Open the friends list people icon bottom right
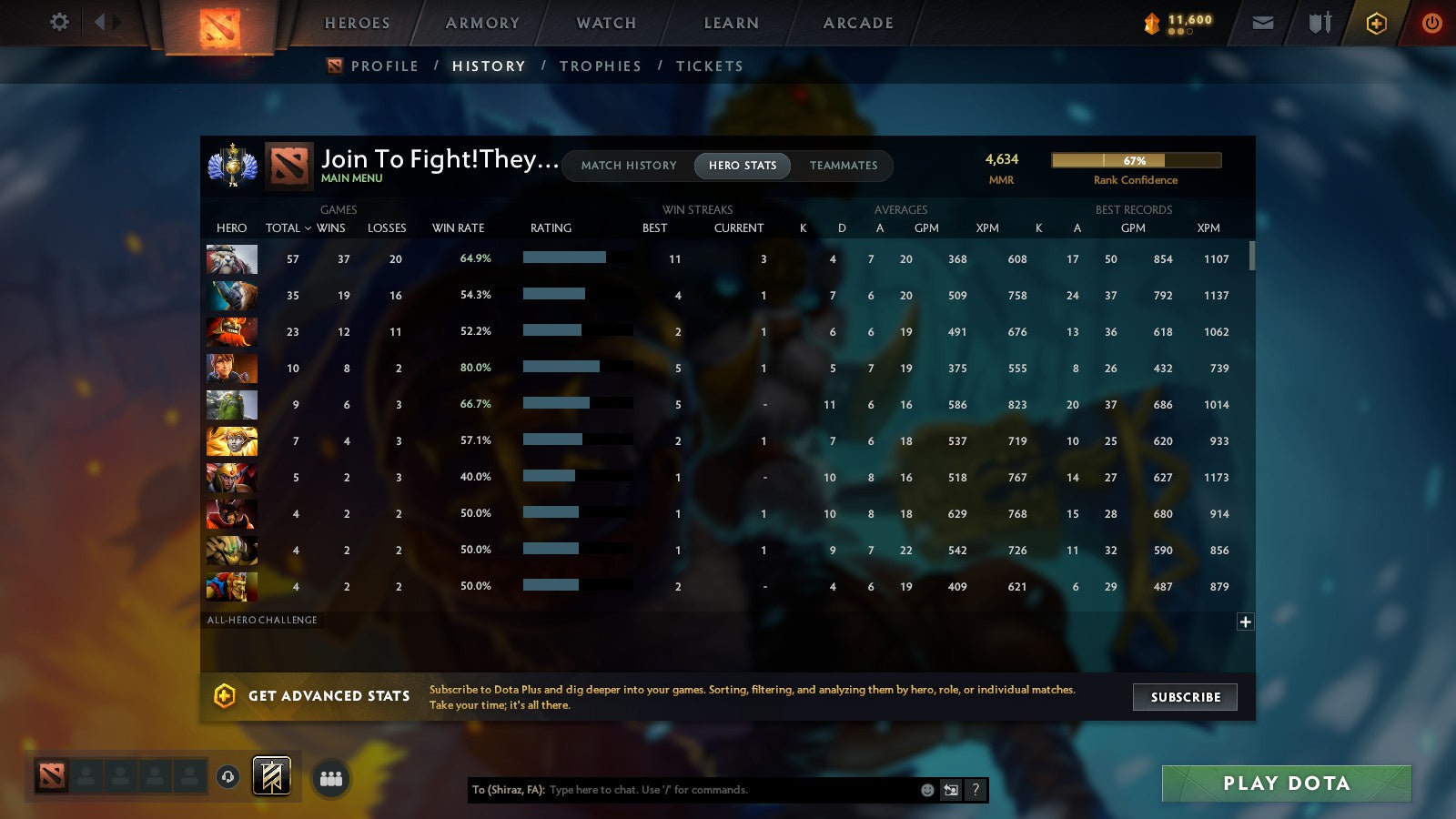The width and height of the screenshot is (1456, 819). coord(331,777)
